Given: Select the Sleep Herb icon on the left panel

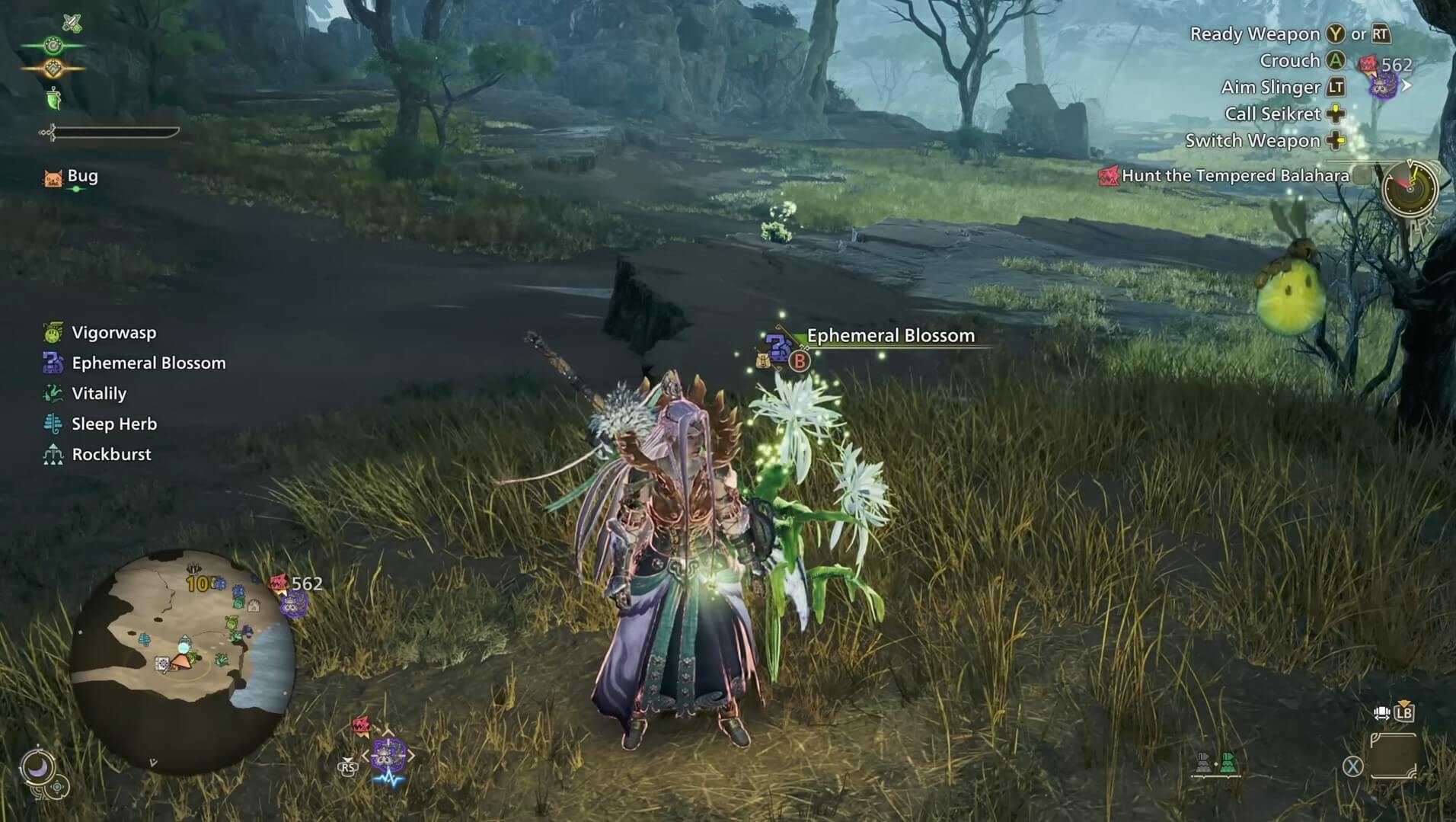Looking at the screenshot, I should 52,424.
